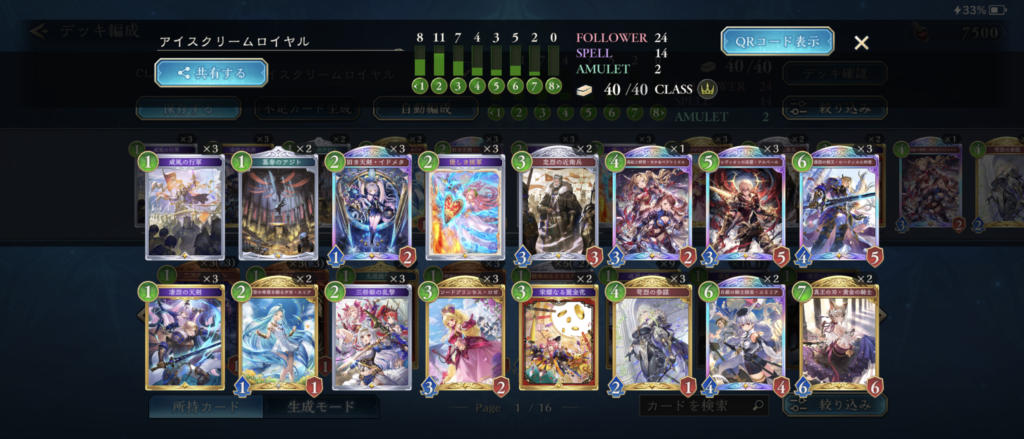
Task: Open the 6-cost silver knight captain Emilia card
Action: (745, 337)
